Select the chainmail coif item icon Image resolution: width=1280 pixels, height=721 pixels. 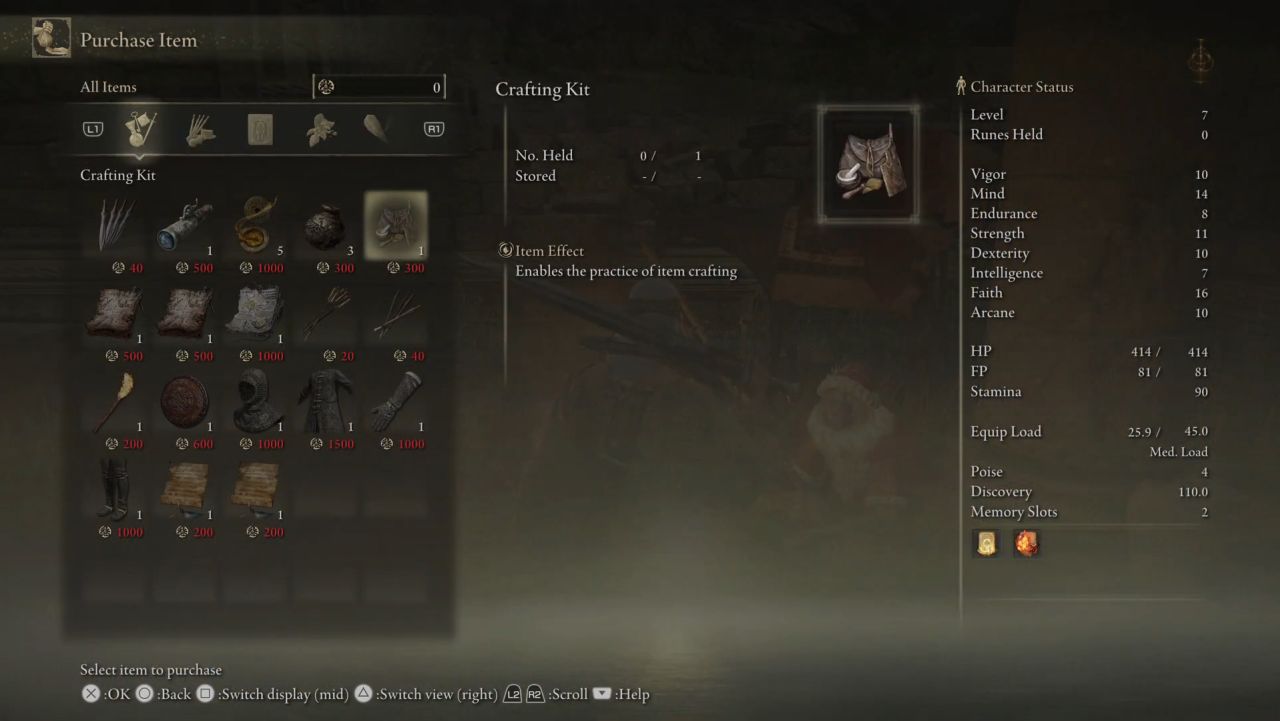coord(255,398)
